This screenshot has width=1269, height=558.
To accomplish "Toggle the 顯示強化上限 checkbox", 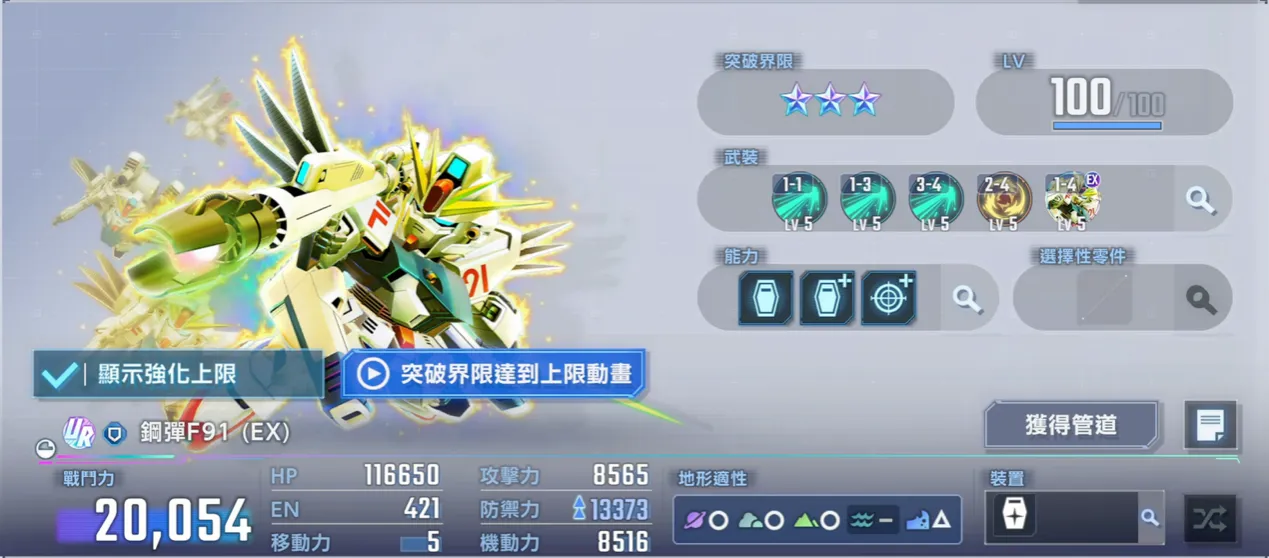I will pos(58,375).
